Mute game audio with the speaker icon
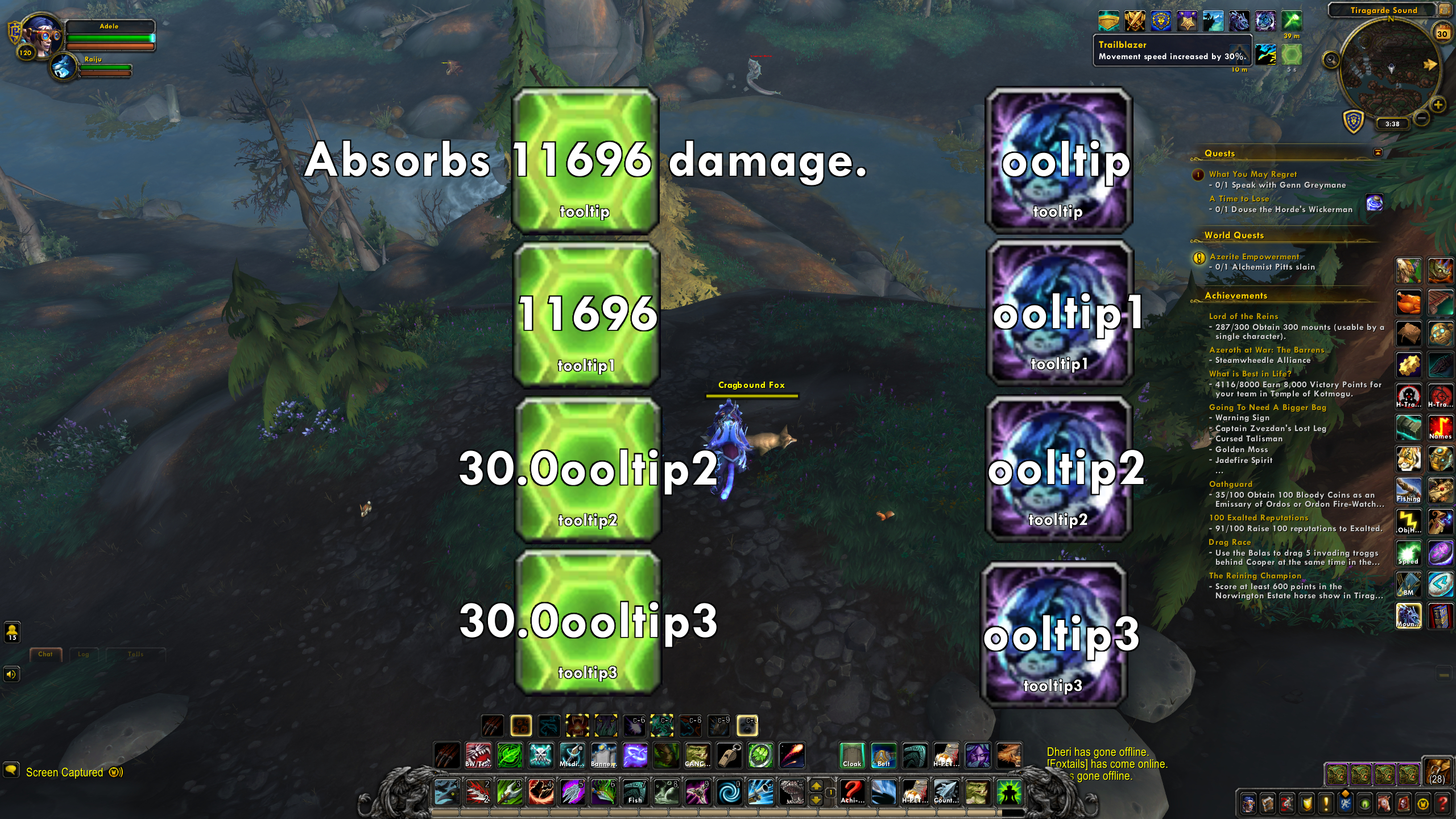The image size is (1456, 819). [11, 675]
